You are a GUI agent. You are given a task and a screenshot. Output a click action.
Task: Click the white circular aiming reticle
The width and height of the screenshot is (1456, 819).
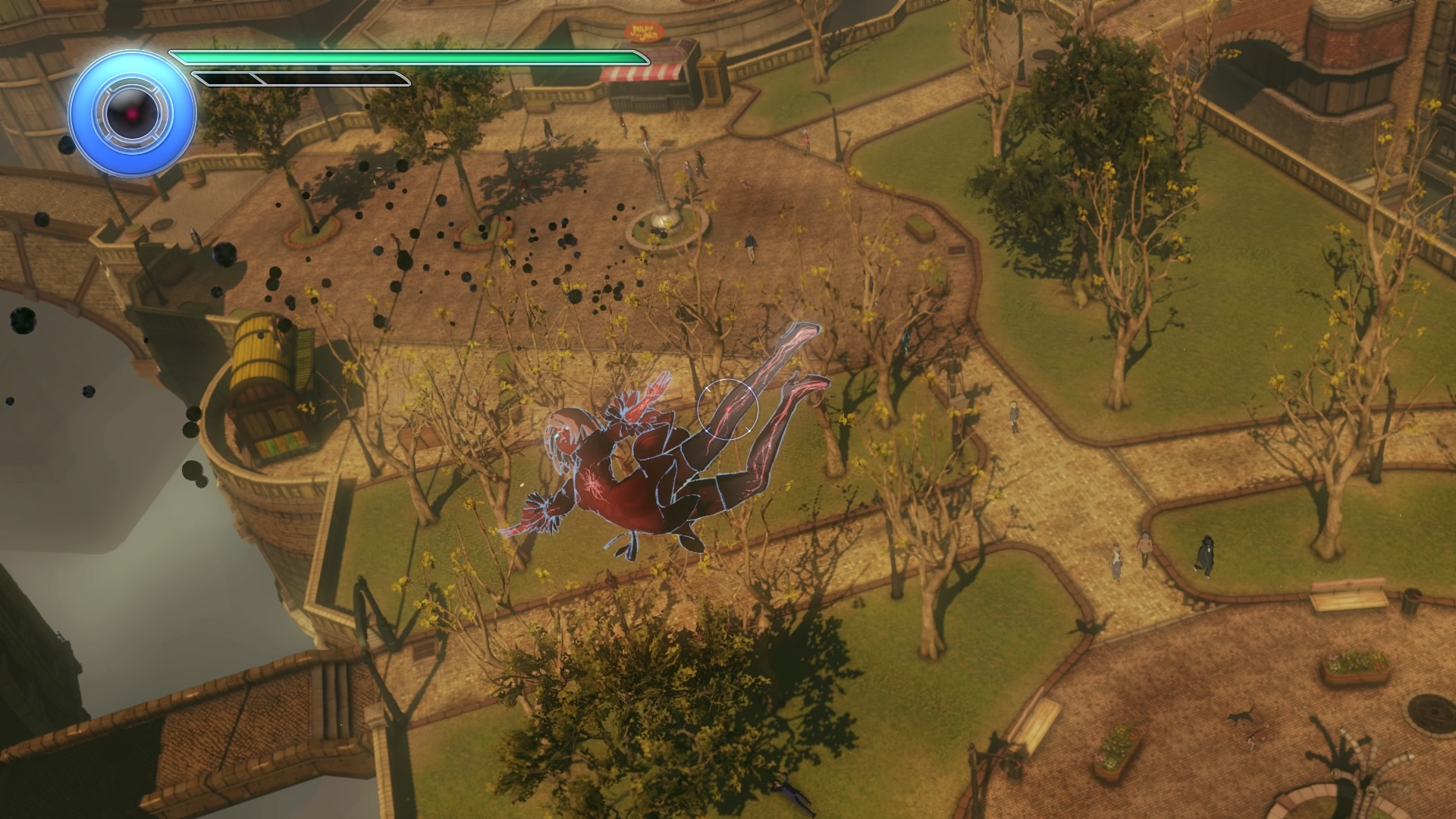coord(727,409)
